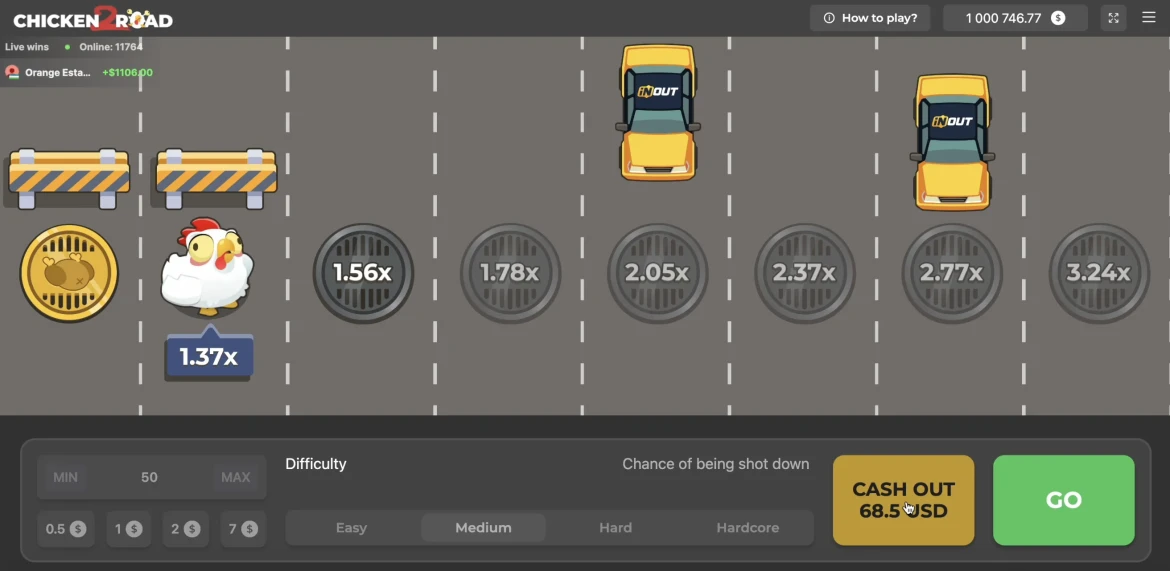Pick the Hardcore difficulty option
1170x571 pixels.
pyautogui.click(x=747, y=528)
